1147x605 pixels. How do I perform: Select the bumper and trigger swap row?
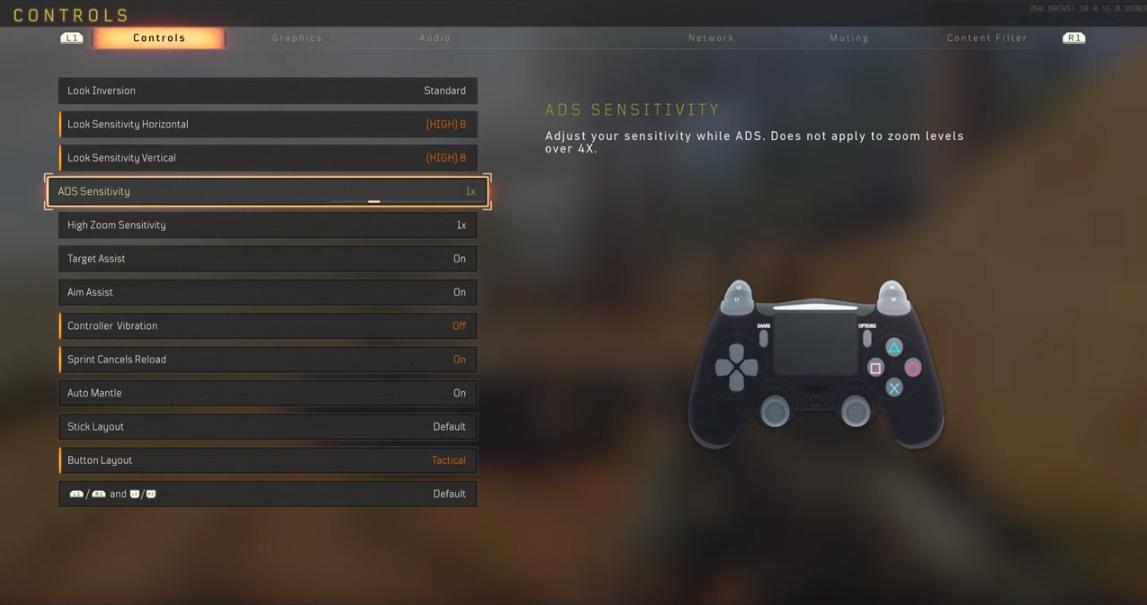[x=268, y=494]
